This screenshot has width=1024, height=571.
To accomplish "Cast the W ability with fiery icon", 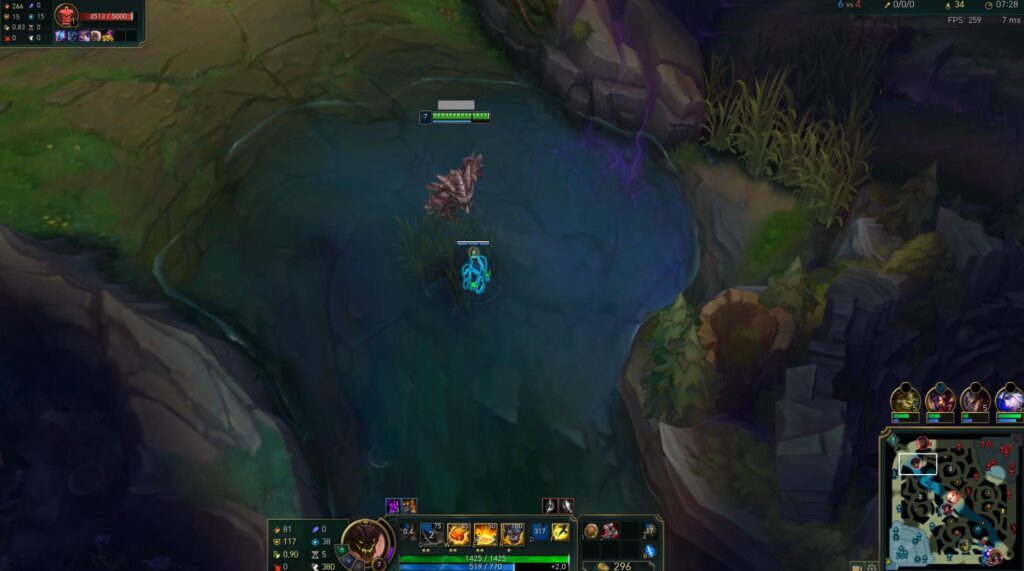I will [459, 534].
